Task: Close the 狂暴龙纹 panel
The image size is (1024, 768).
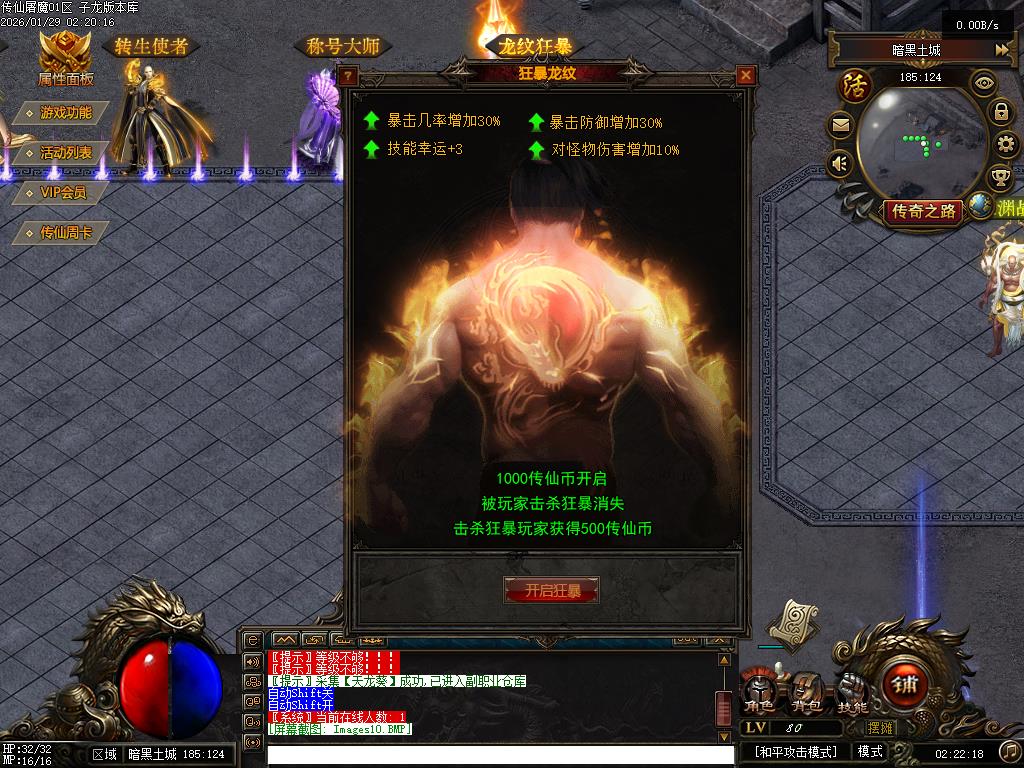Action: pos(745,75)
